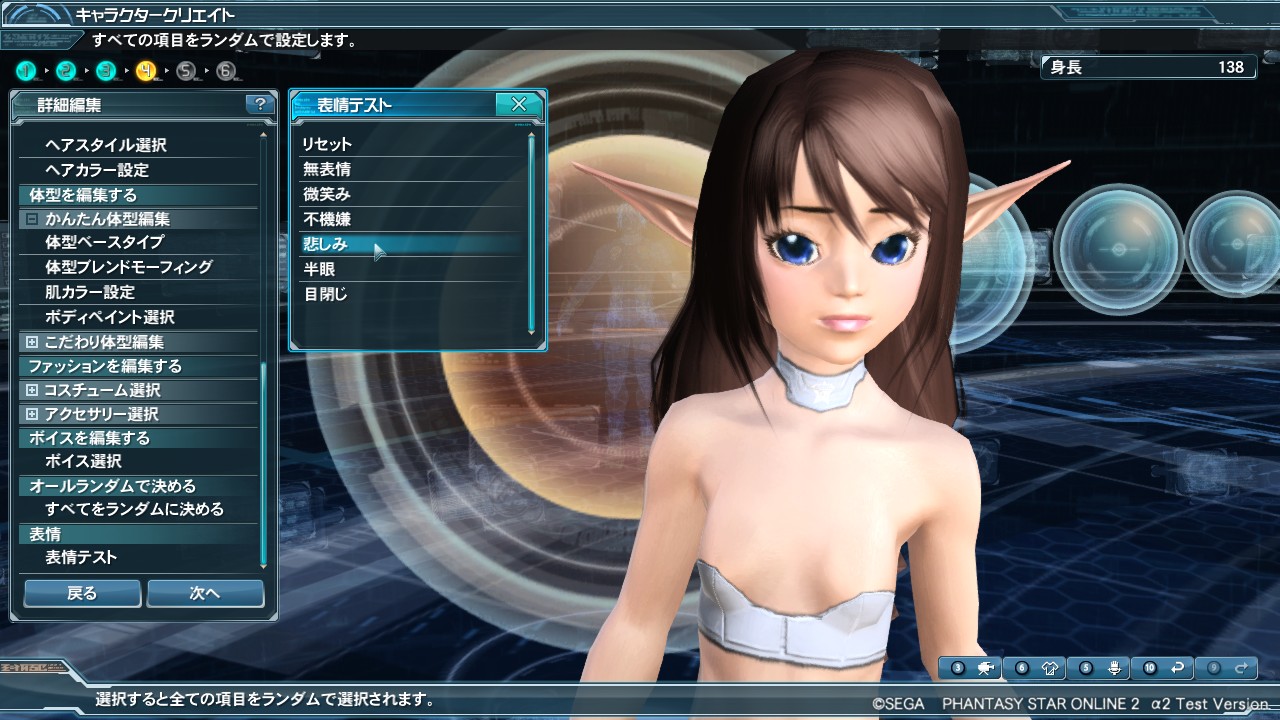
Task: Click the 戻る back button
Action: (82, 593)
